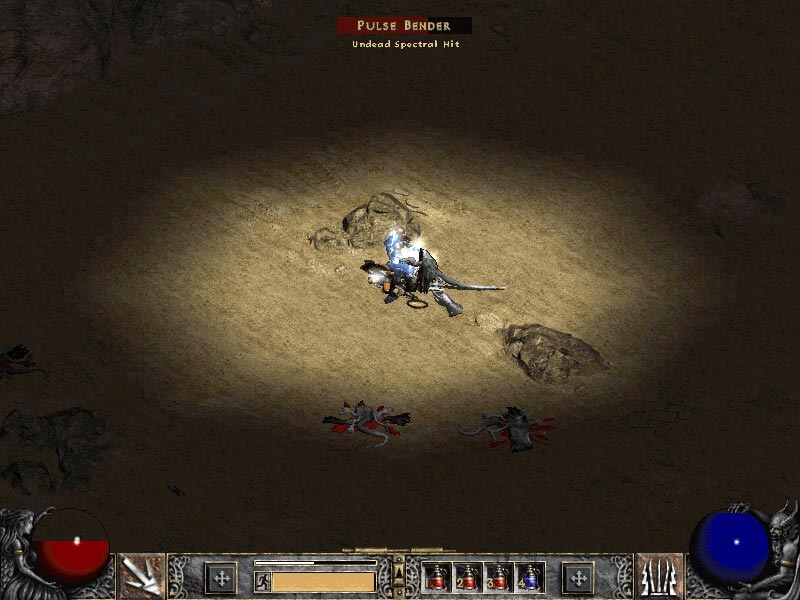Select the left-hand attack skill icon
This screenshot has height=600, width=800.
tap(141, 576)
